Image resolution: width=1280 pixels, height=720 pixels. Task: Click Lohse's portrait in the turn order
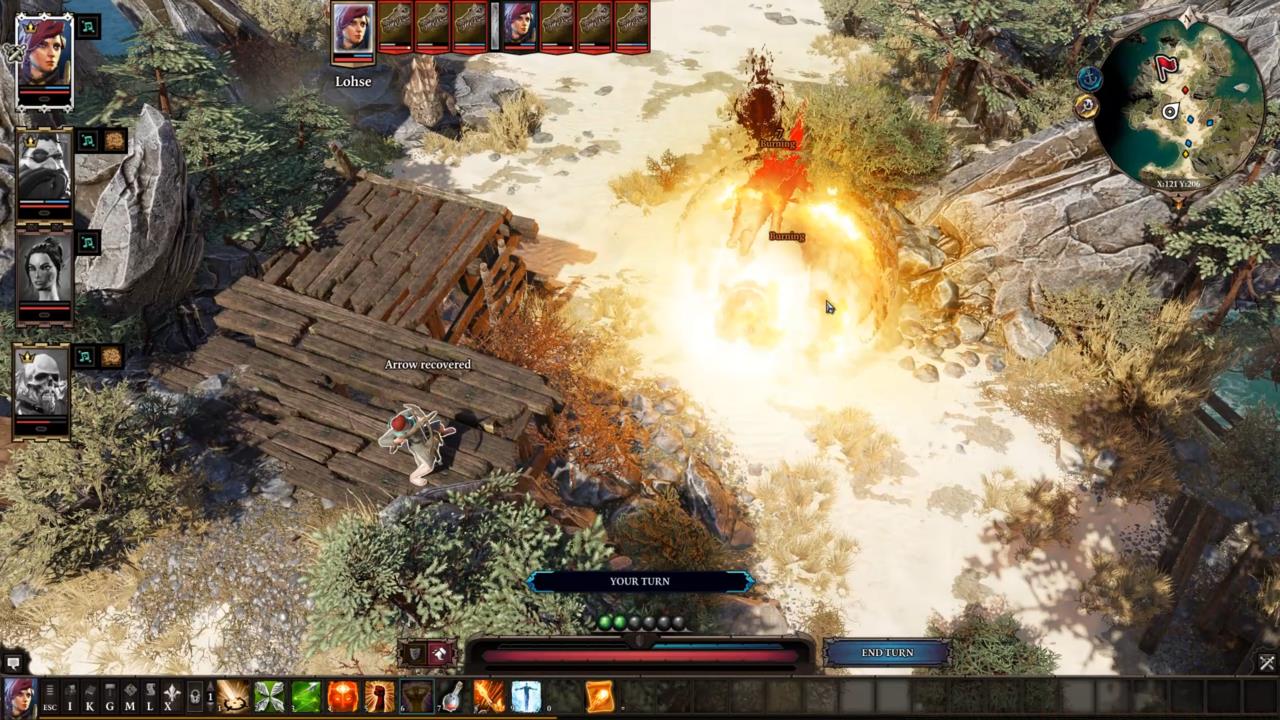click(352, 27)
